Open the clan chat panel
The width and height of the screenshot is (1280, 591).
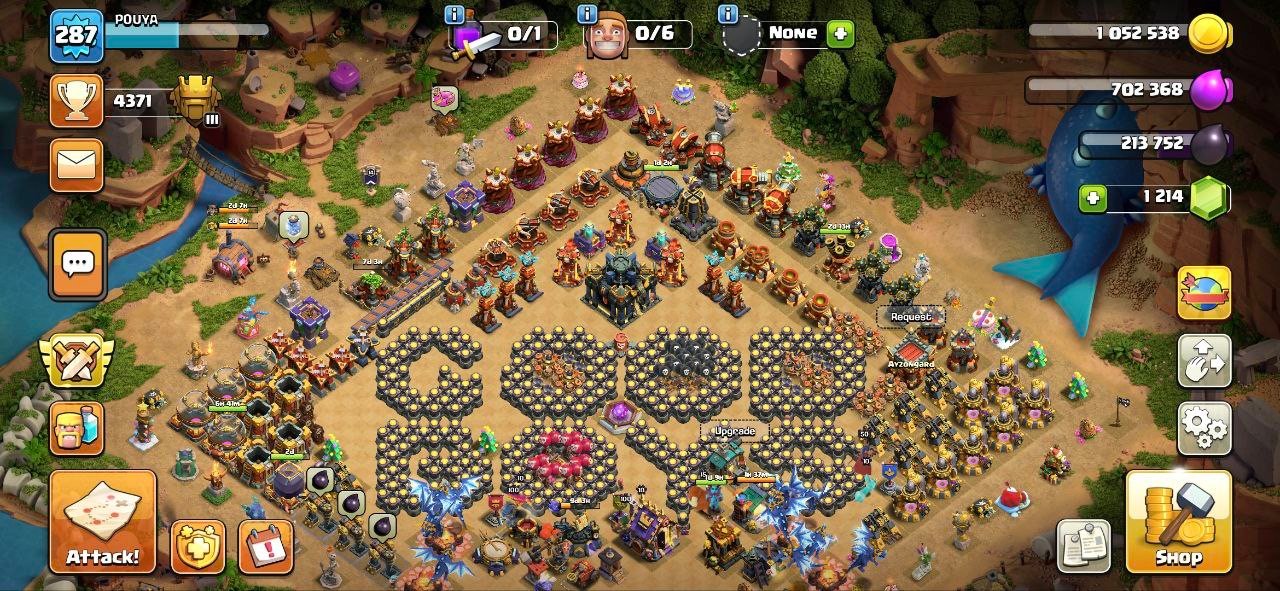point(77,264)
